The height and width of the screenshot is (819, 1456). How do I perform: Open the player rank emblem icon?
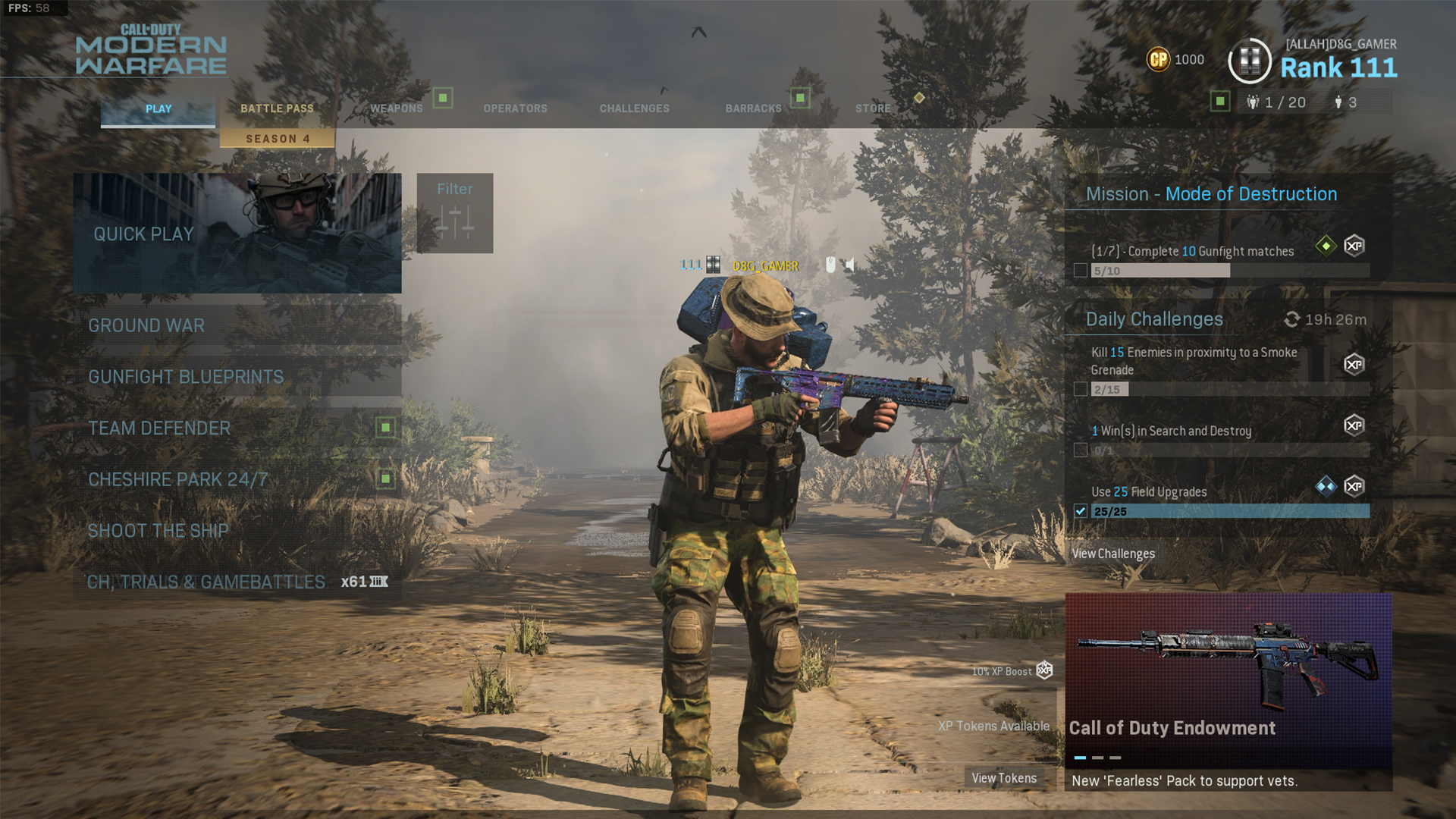[x=1249, y=59]
